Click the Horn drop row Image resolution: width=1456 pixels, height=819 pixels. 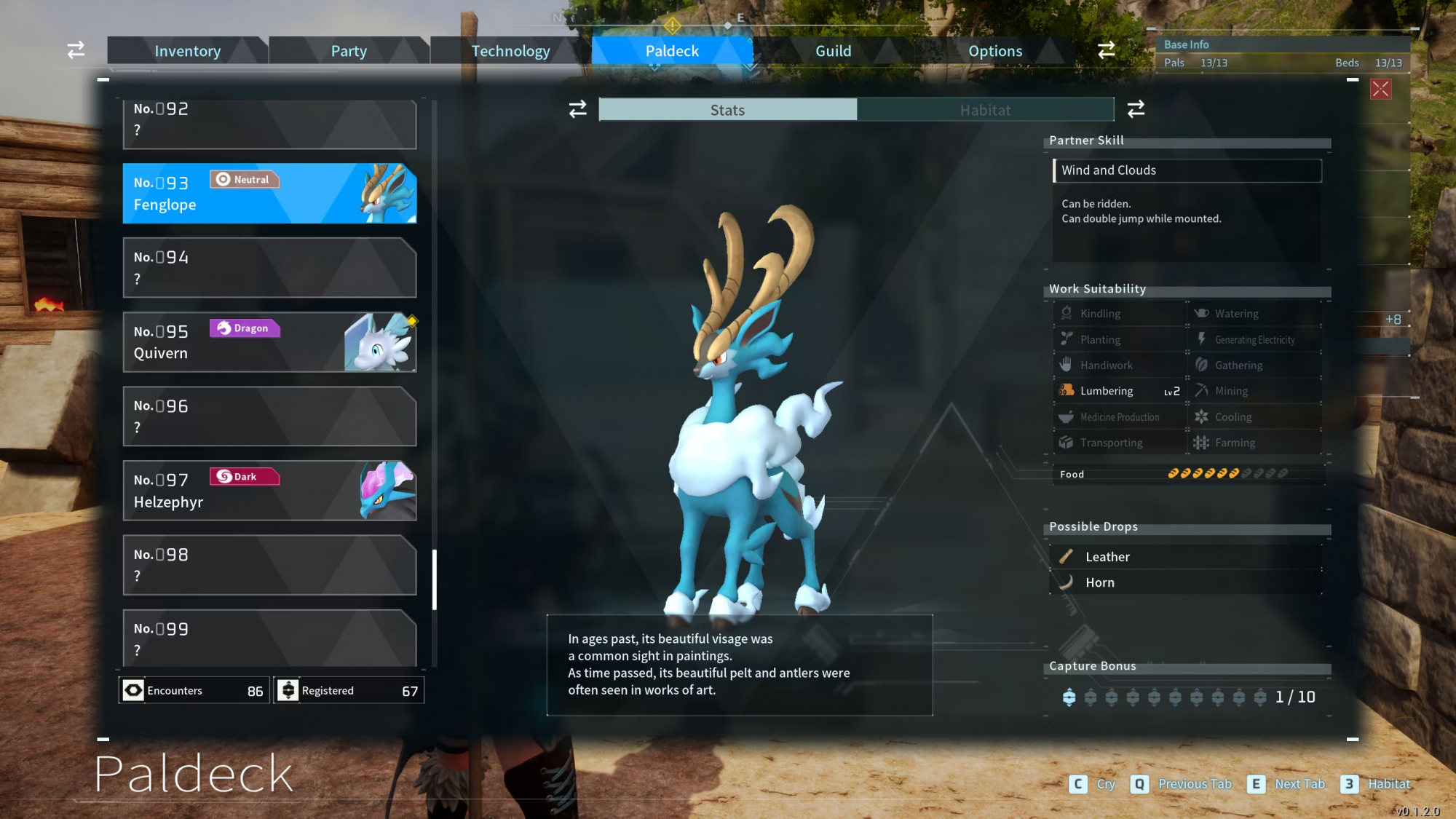(x=1187, y=582)
